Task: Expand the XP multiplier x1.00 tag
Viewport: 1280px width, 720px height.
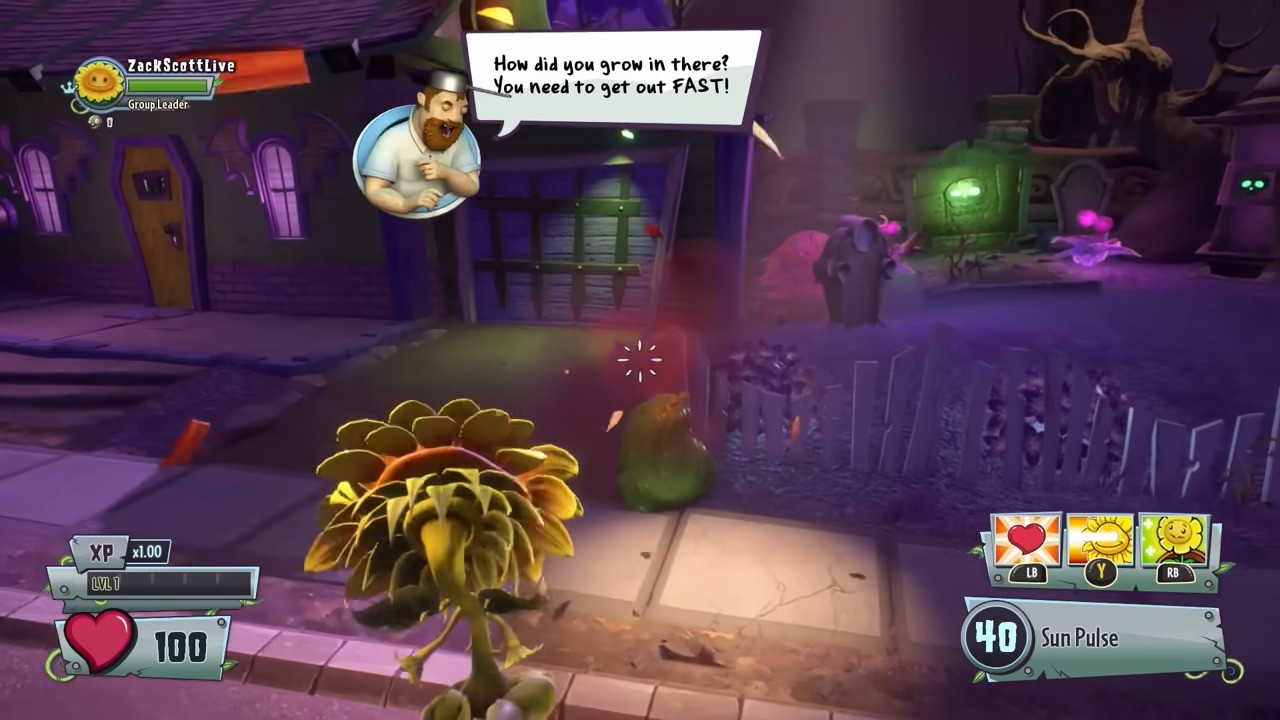Action: [148, 551]
